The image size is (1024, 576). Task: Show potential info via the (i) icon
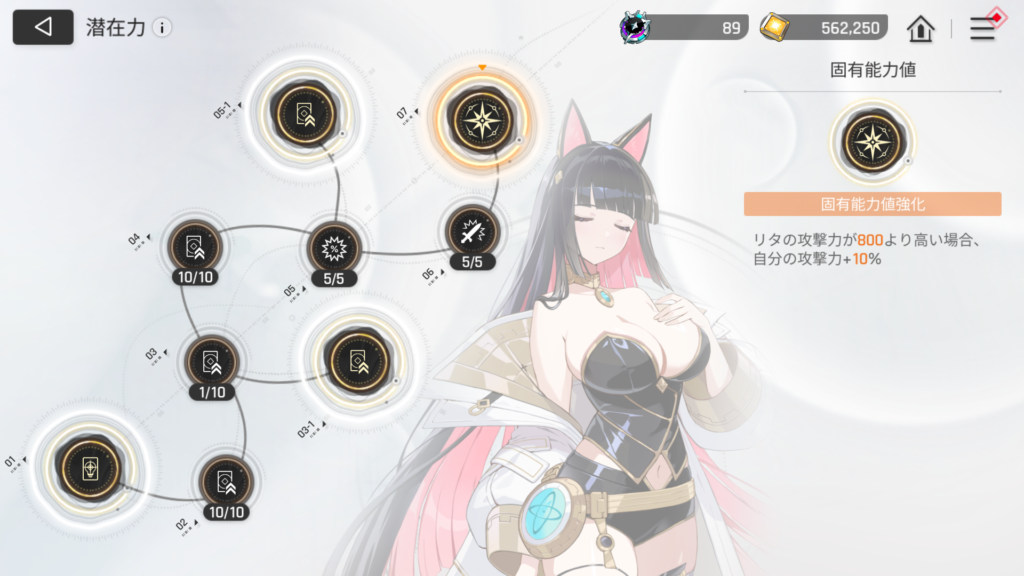pos(162,28)
